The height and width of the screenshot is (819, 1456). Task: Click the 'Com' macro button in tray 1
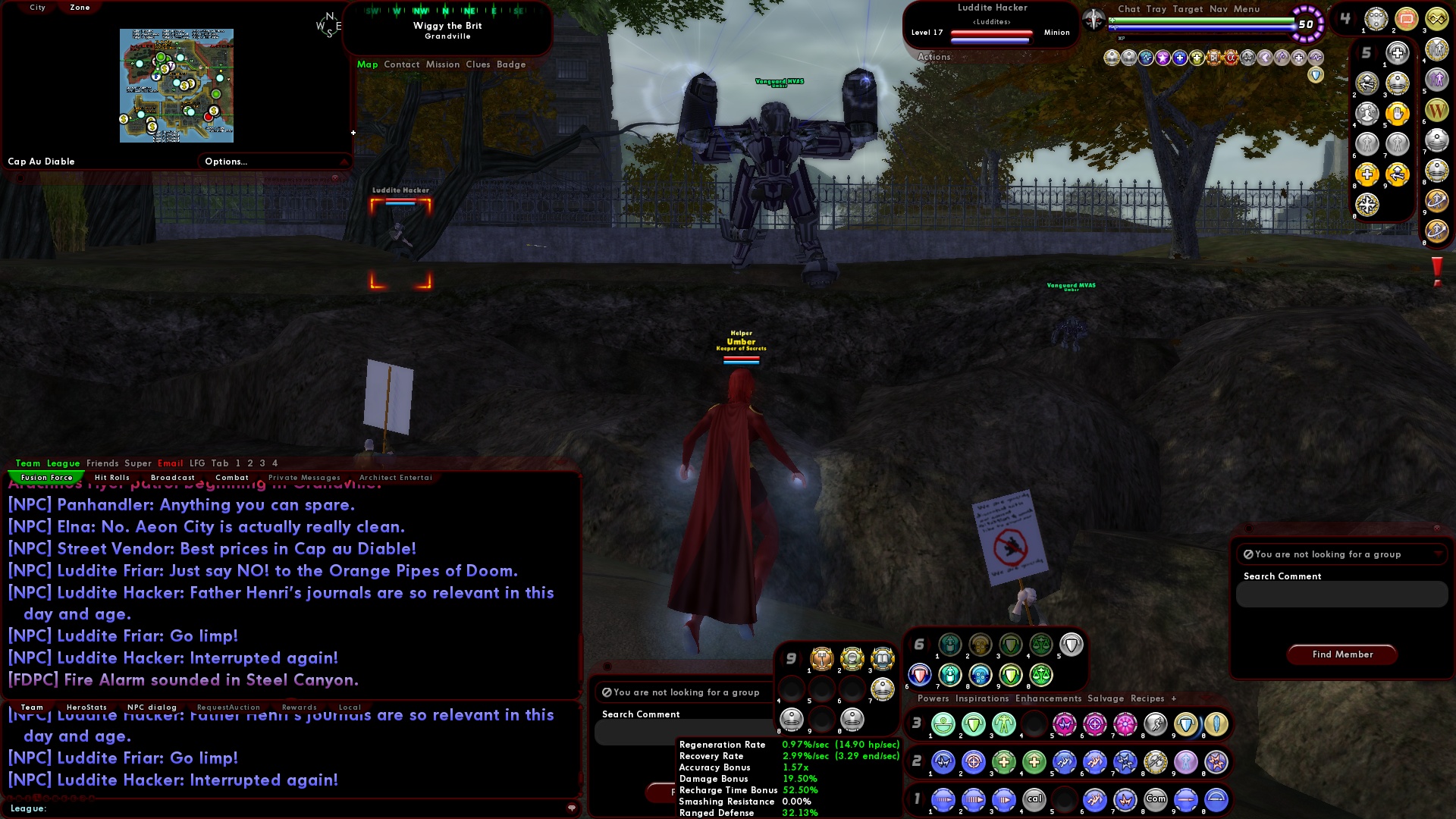[x=1156, y=799]
